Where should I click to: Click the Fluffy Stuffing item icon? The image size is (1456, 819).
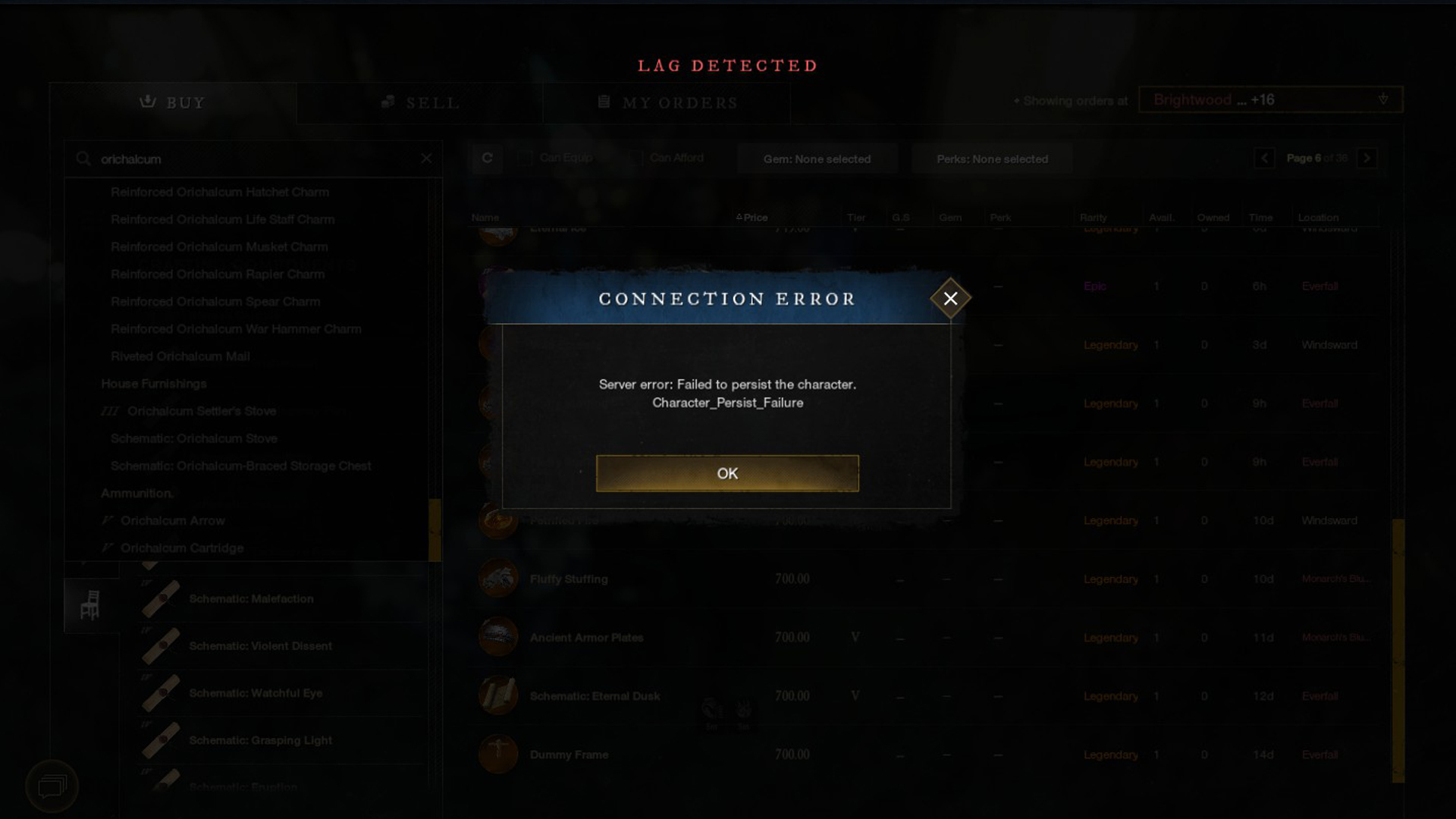pyautogui.click(x=497, y=578)
